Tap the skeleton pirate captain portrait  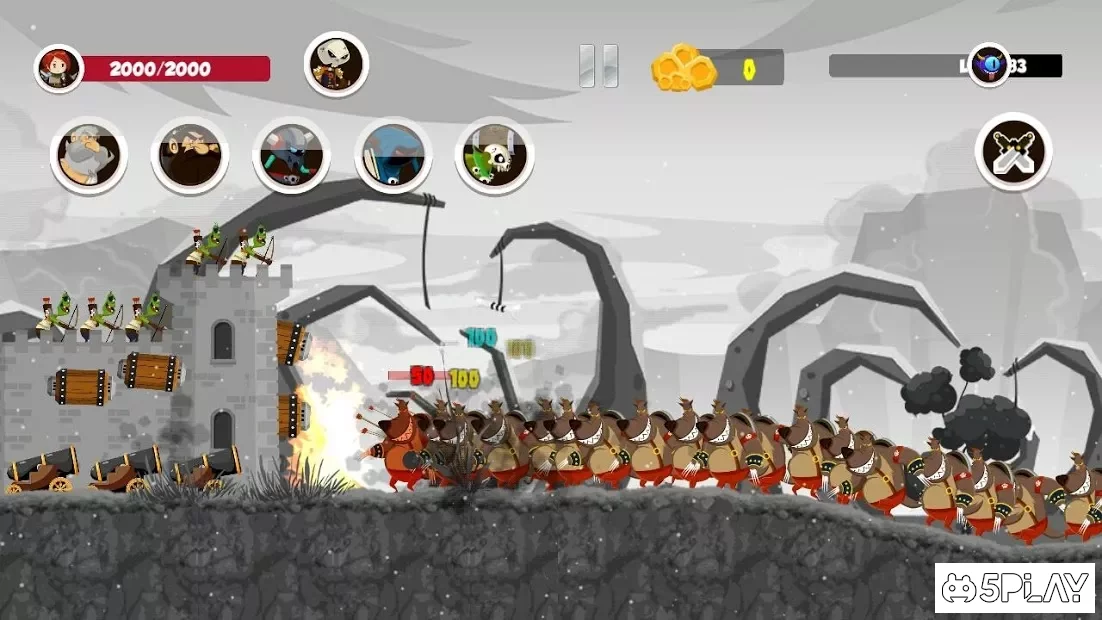pyautogui.click(x=336, y=64)
